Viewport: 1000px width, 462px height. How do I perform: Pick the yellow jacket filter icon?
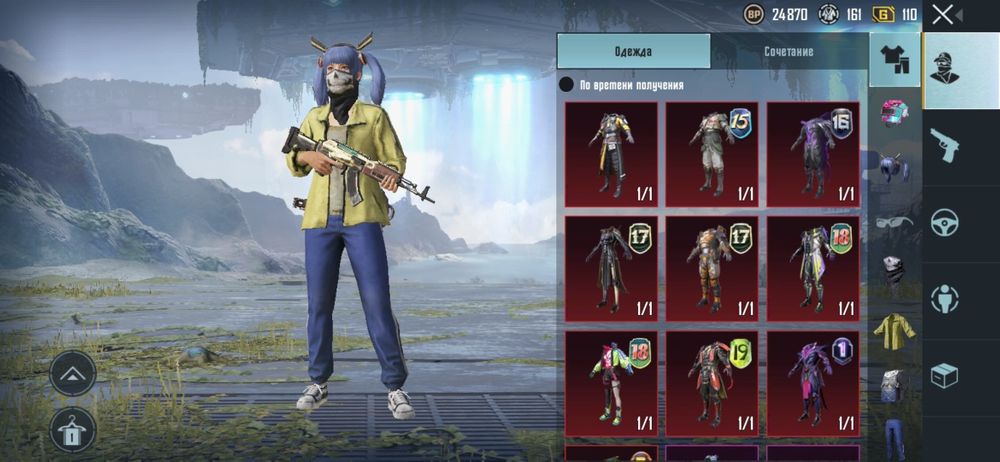point(895,328)
